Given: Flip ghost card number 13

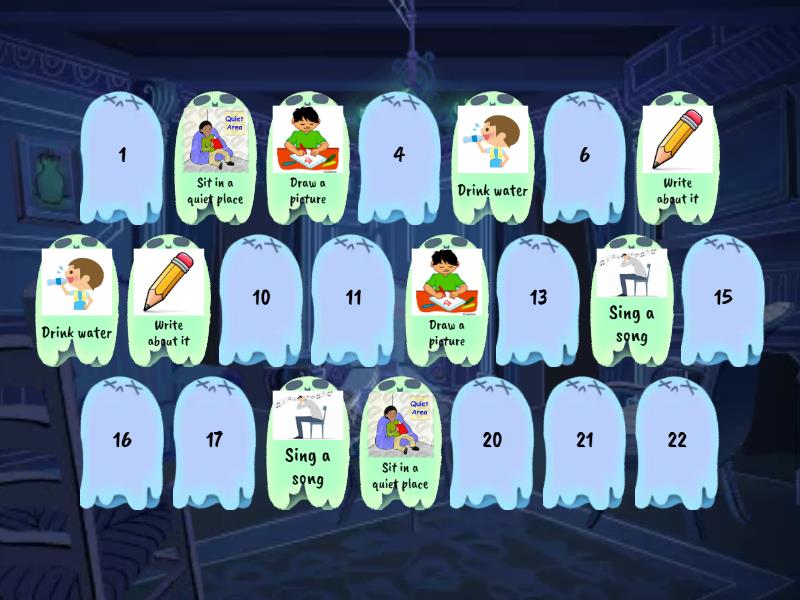Looking at the screenshot, I should 538,298.
